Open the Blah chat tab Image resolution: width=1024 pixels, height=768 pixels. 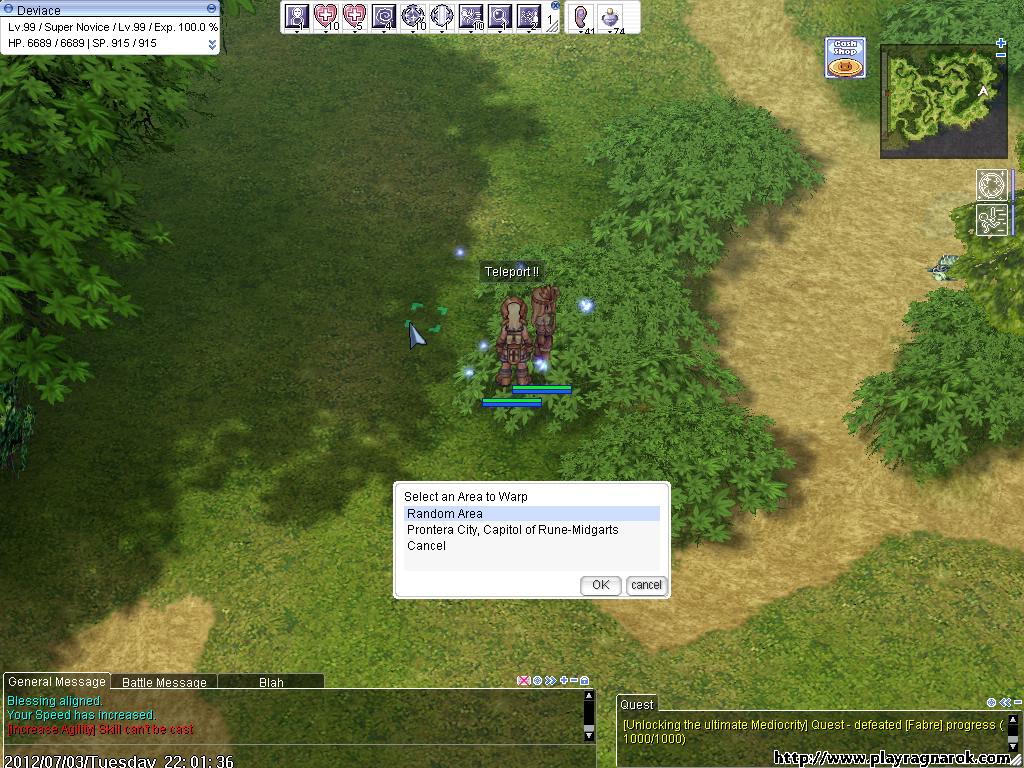(271, 682)
